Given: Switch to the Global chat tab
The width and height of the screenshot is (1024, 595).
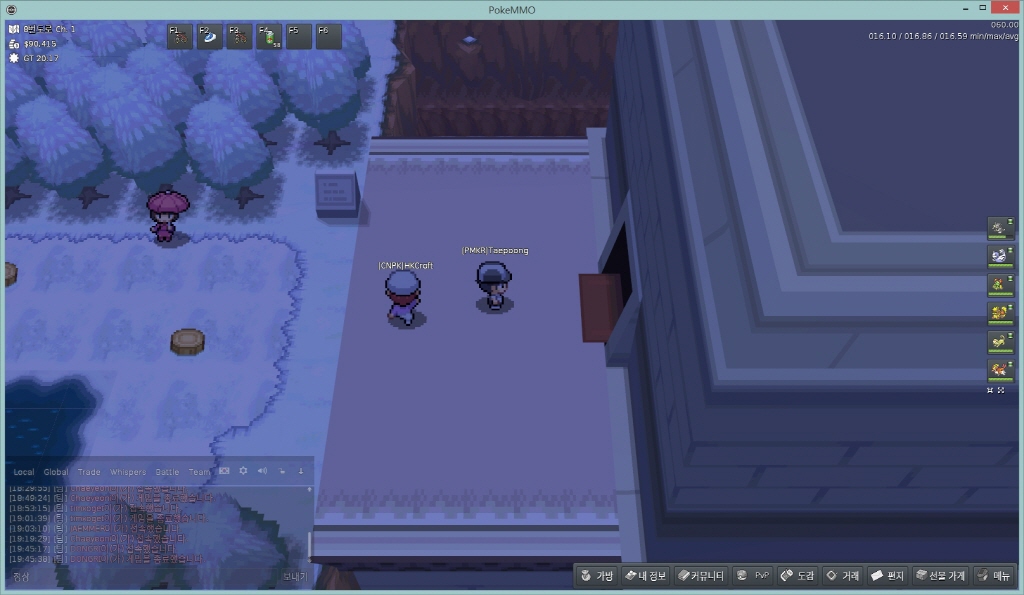Looking at the screenshot, I should pyautogui.click(x=56, y=472).
